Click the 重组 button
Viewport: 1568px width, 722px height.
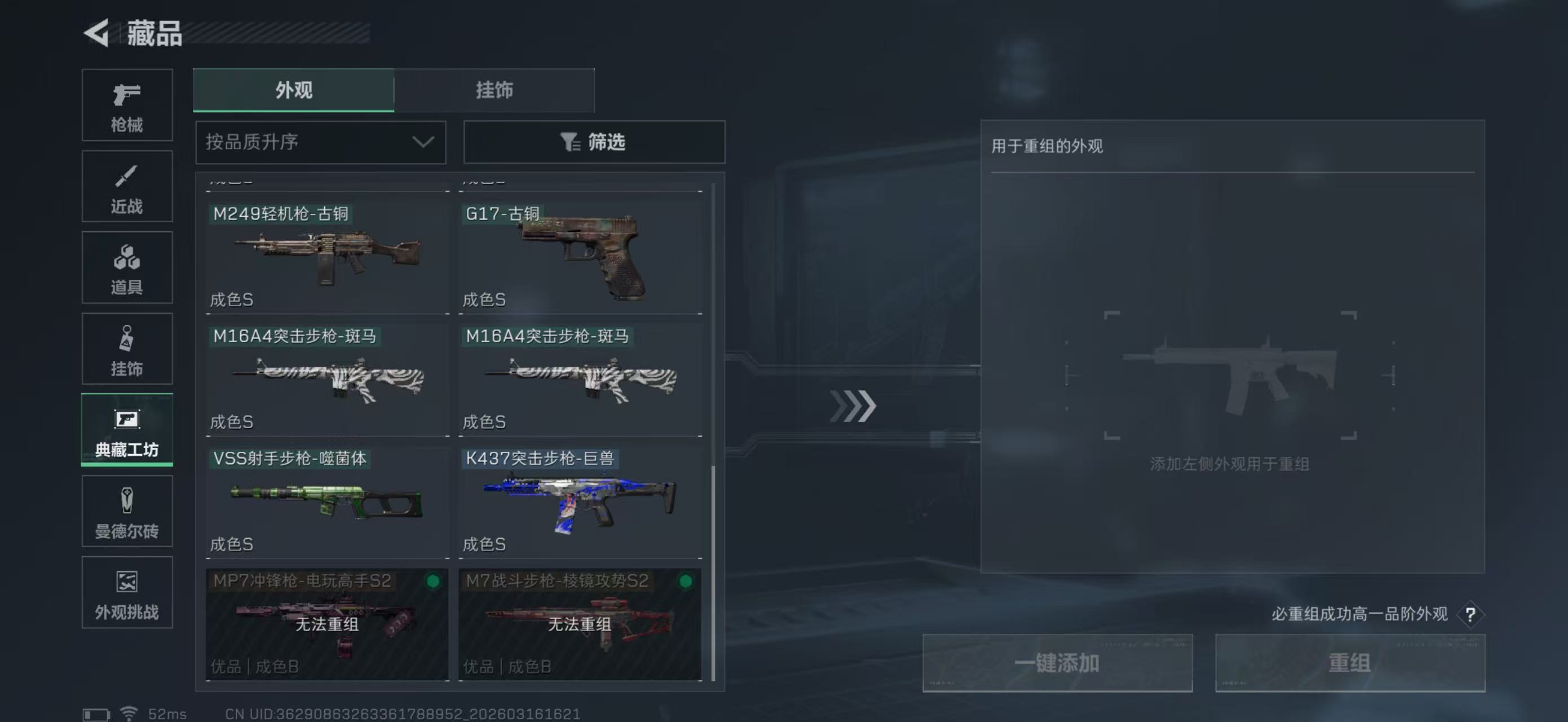(1351, 662)
